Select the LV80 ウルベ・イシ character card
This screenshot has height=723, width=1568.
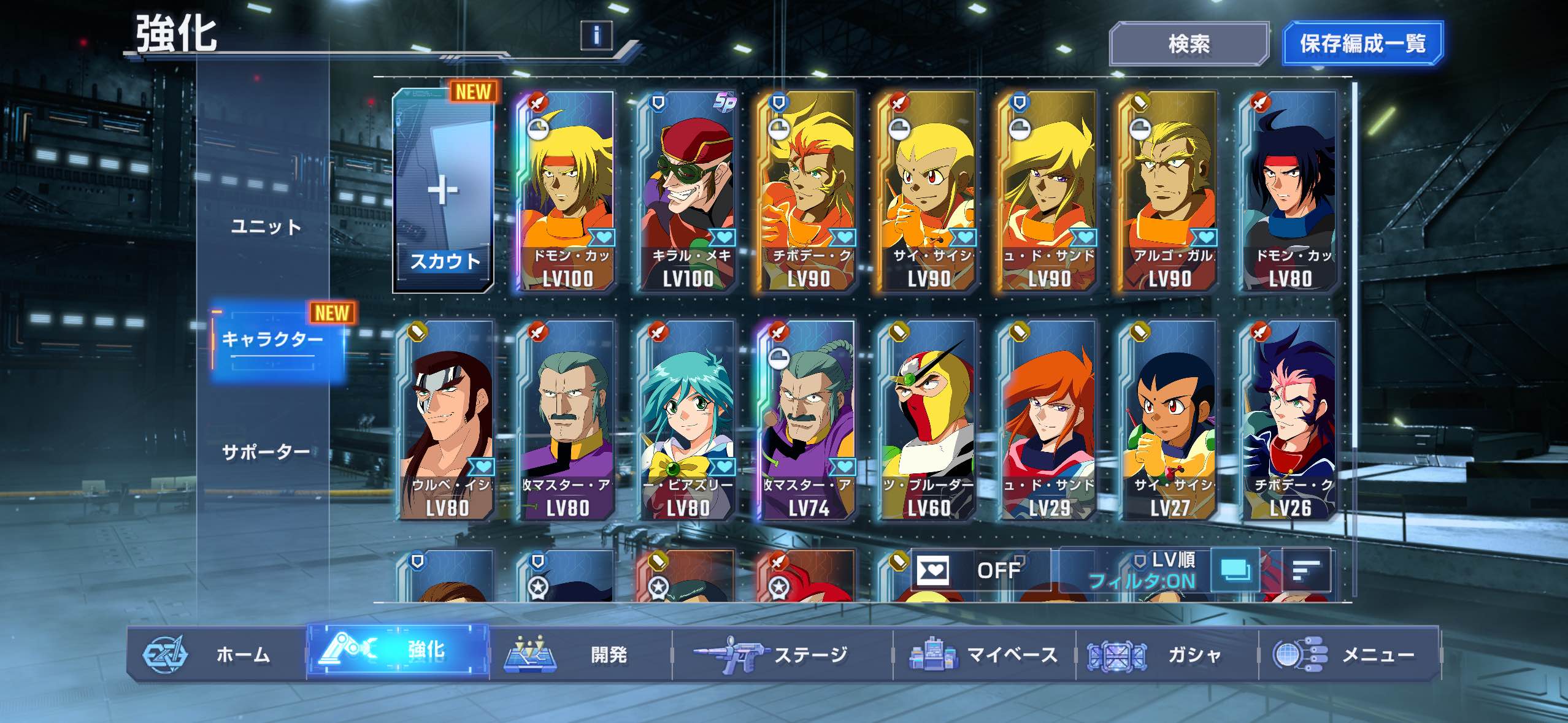point(447,421)
